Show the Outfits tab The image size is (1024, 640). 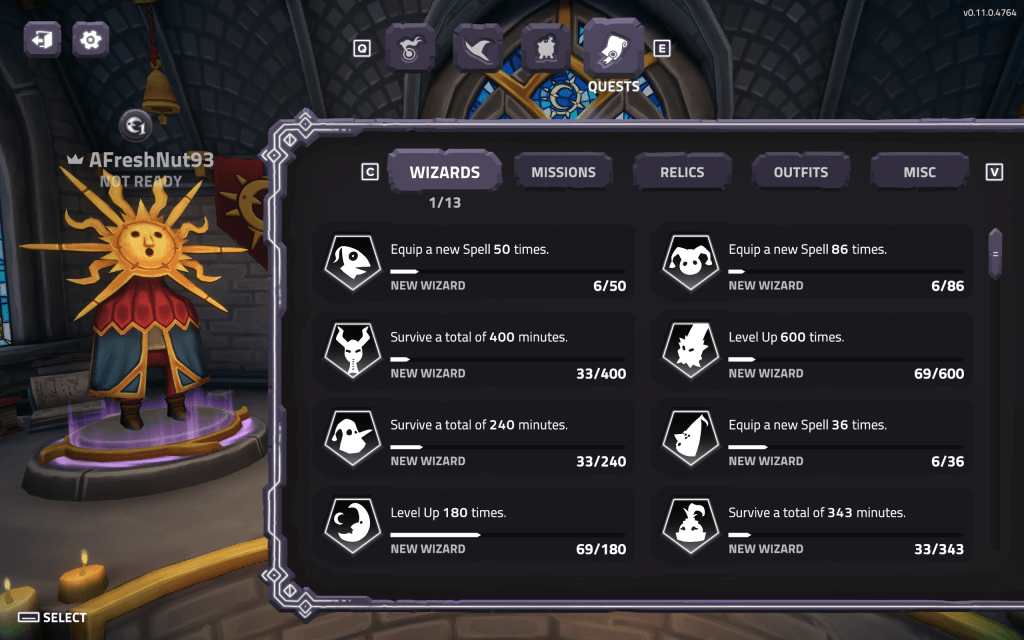pos(800,172)
